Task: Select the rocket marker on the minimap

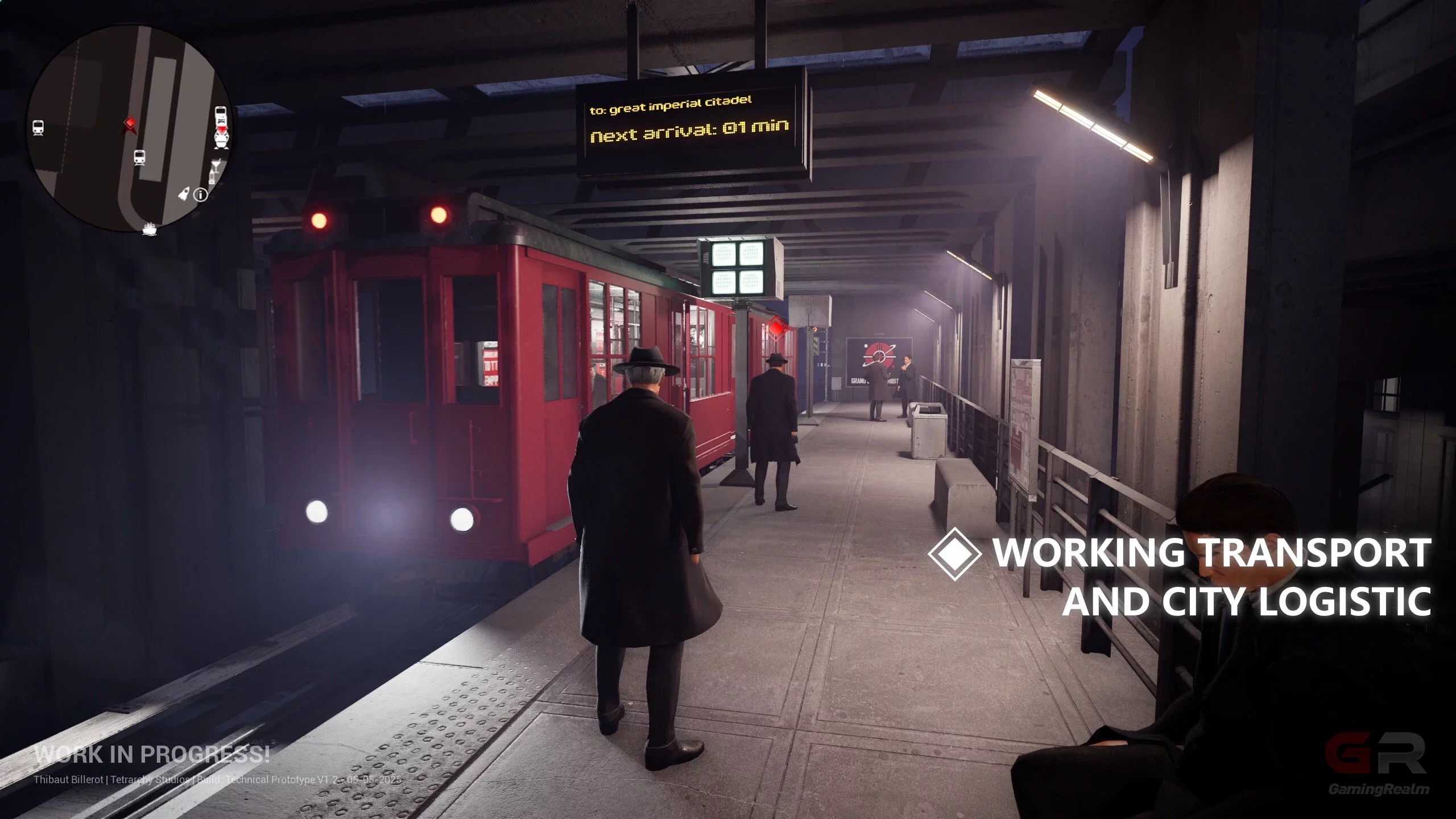Action: click(184, 193)
